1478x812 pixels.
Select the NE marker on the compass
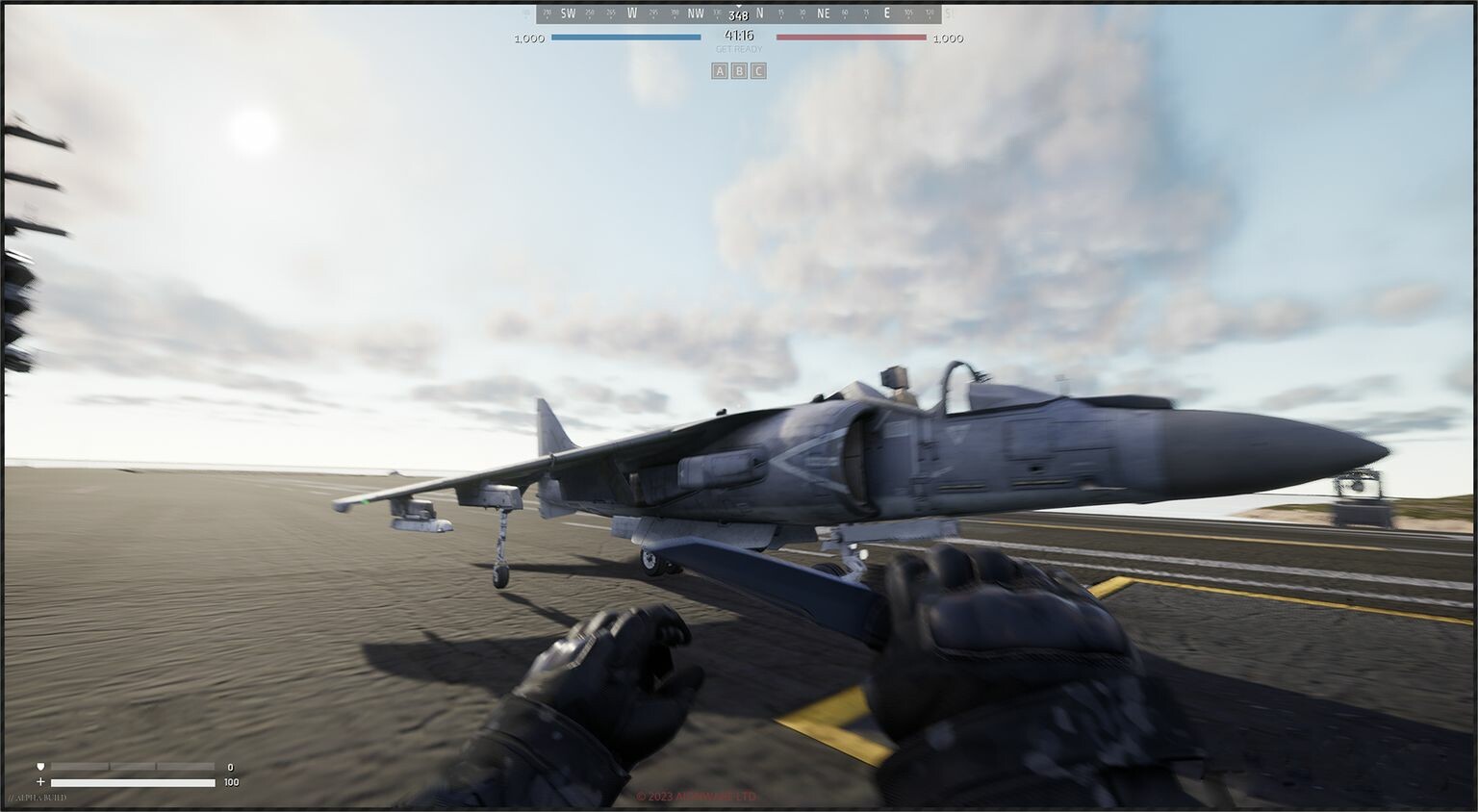pos(823,13)
